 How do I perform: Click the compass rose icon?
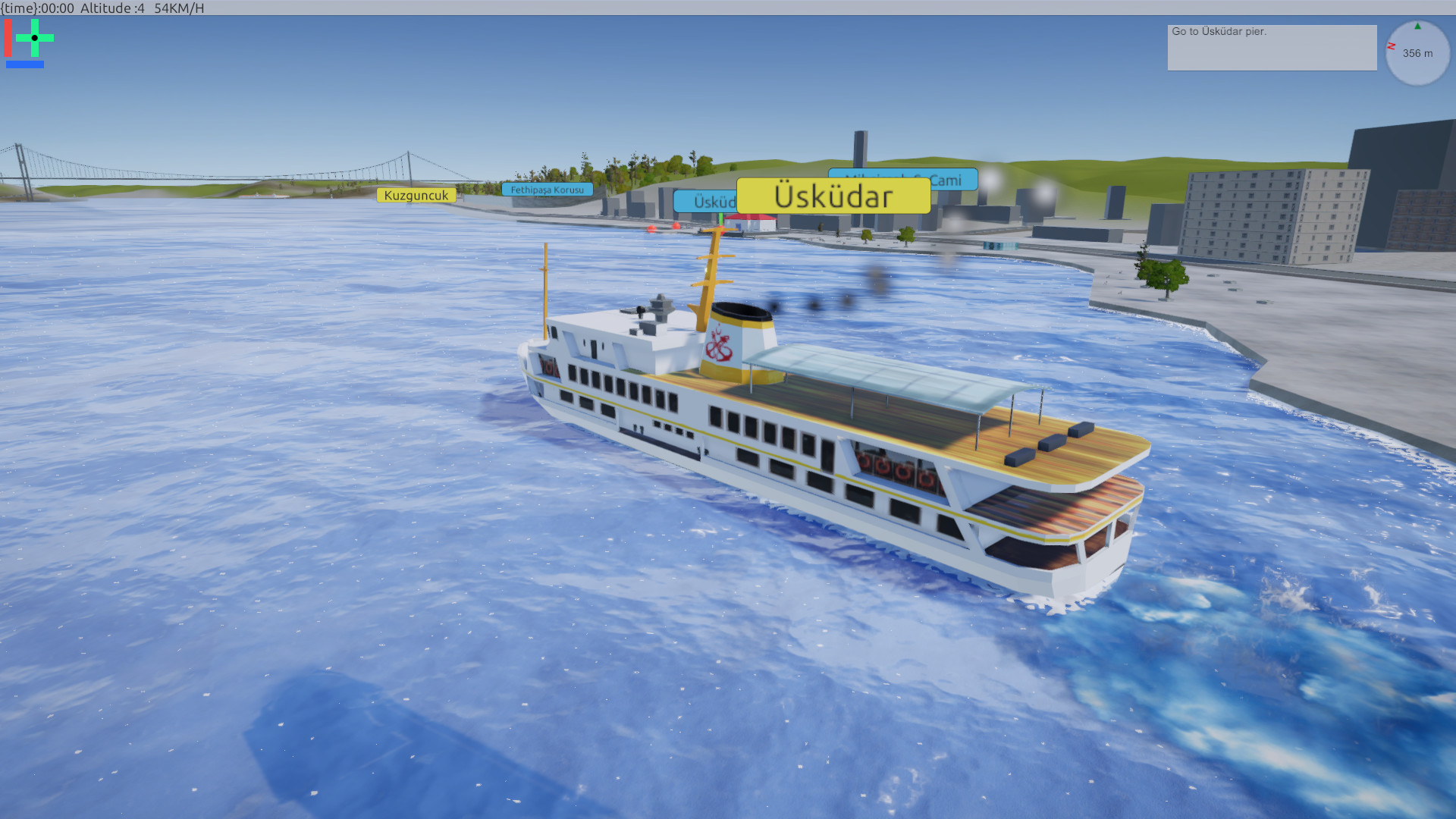point(1417,52)
